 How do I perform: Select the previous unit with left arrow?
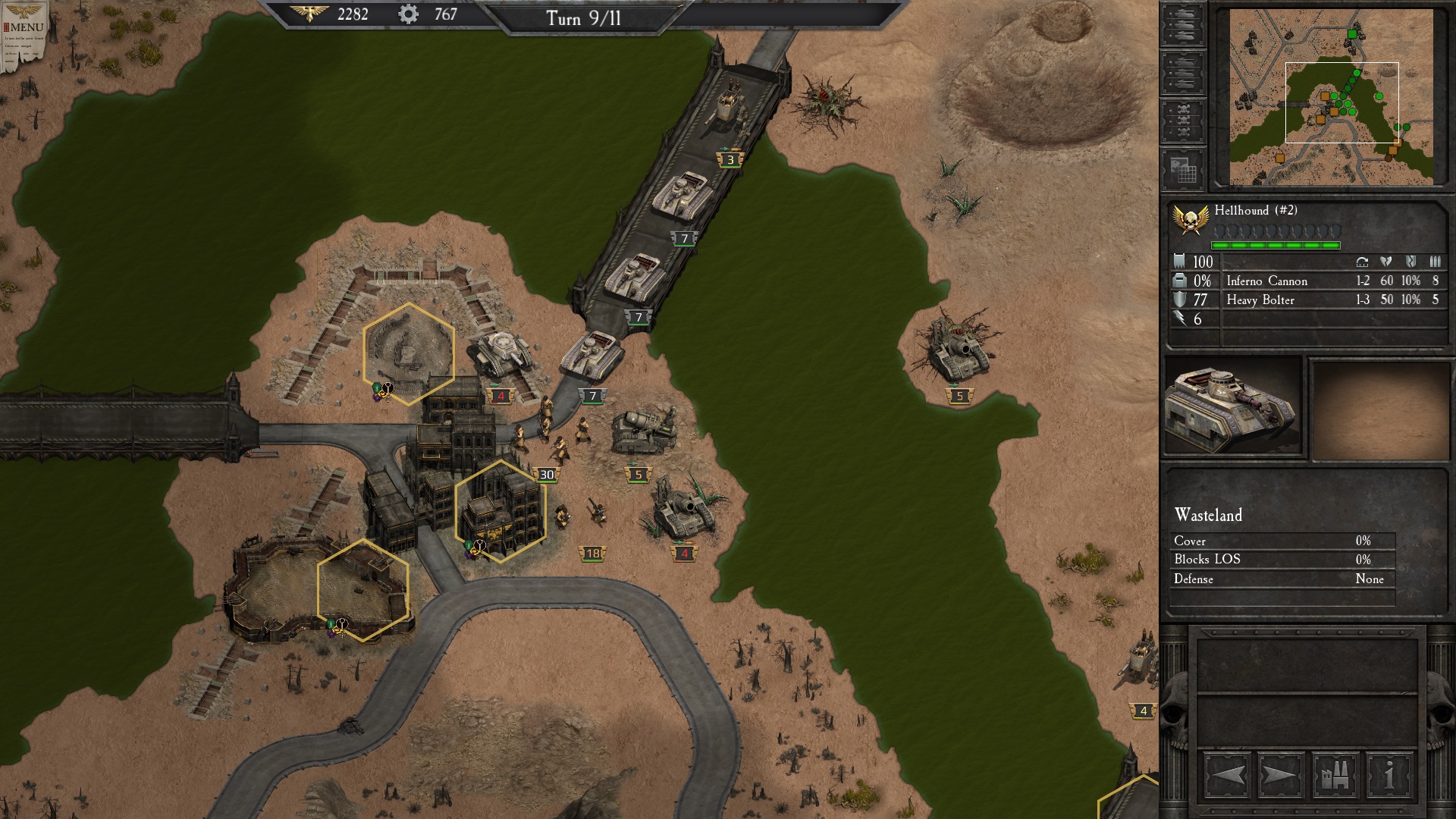pos(1226,775)
